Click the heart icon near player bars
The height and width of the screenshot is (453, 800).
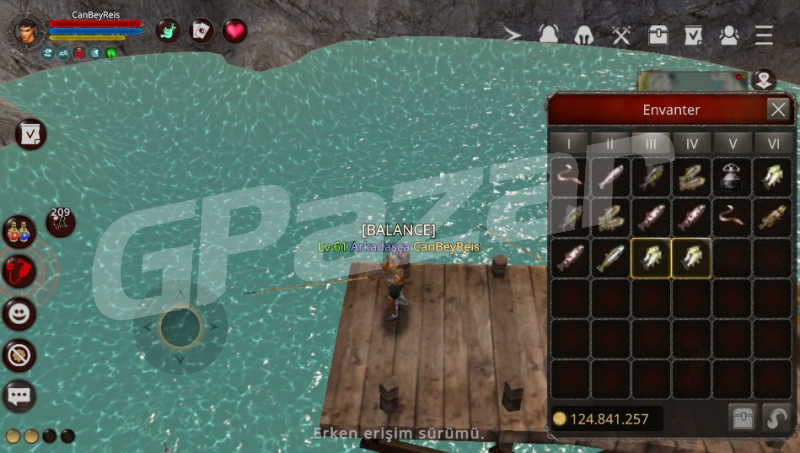click(235, 31)
